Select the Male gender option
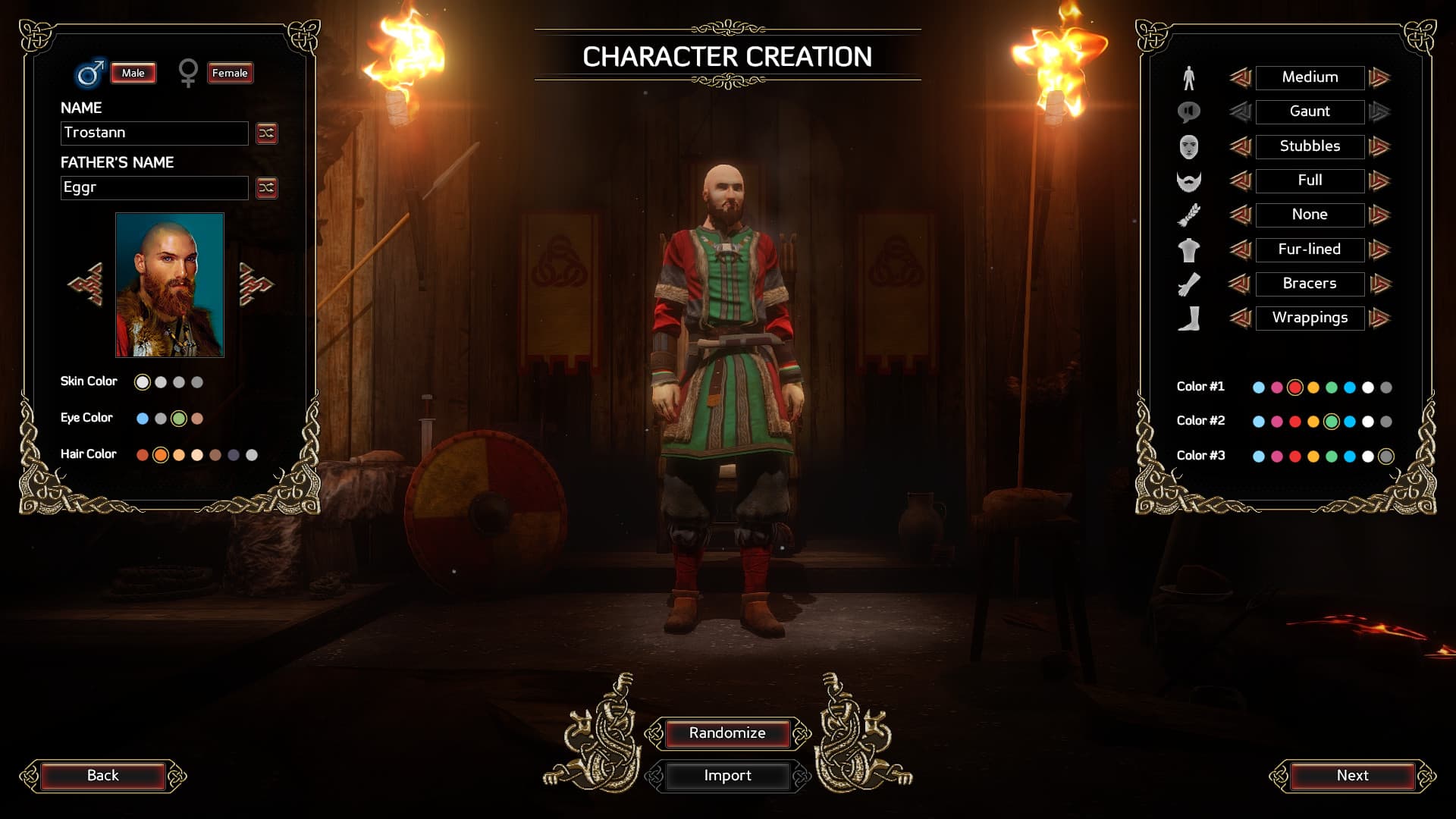This screenshot has width=1456, height=819. coord(133,73)
